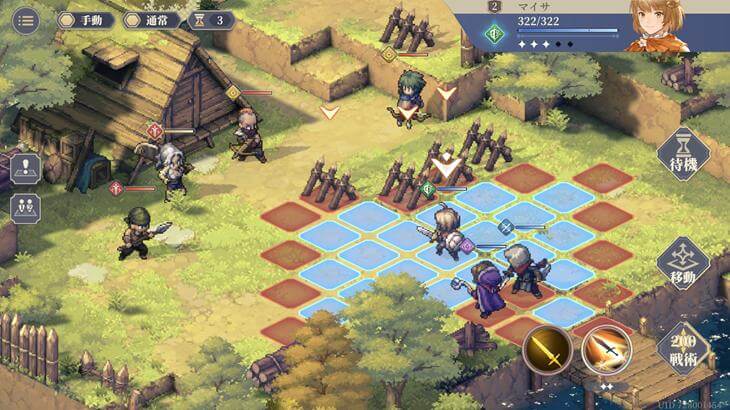
Task: Toggle the 手動 manual control mode
Action: coord(86,20)
